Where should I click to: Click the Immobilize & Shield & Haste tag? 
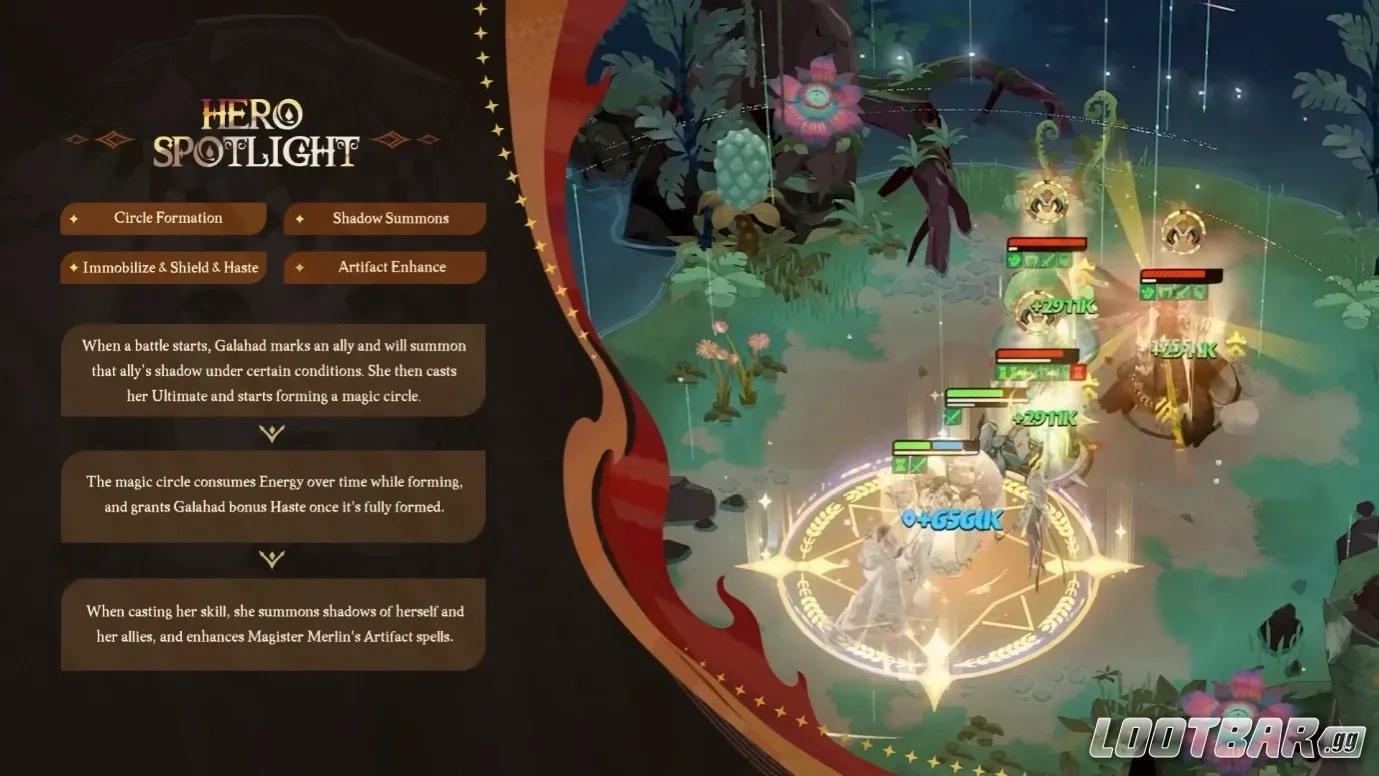coord(164,267)
